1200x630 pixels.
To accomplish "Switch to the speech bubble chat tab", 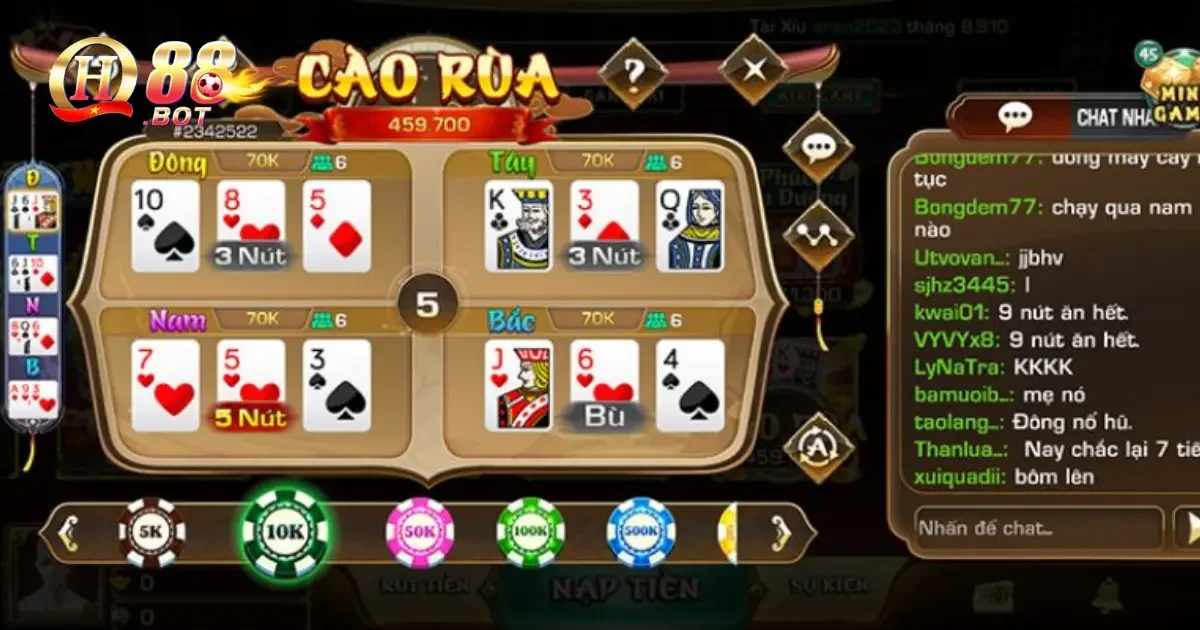I will point(1014,117).
